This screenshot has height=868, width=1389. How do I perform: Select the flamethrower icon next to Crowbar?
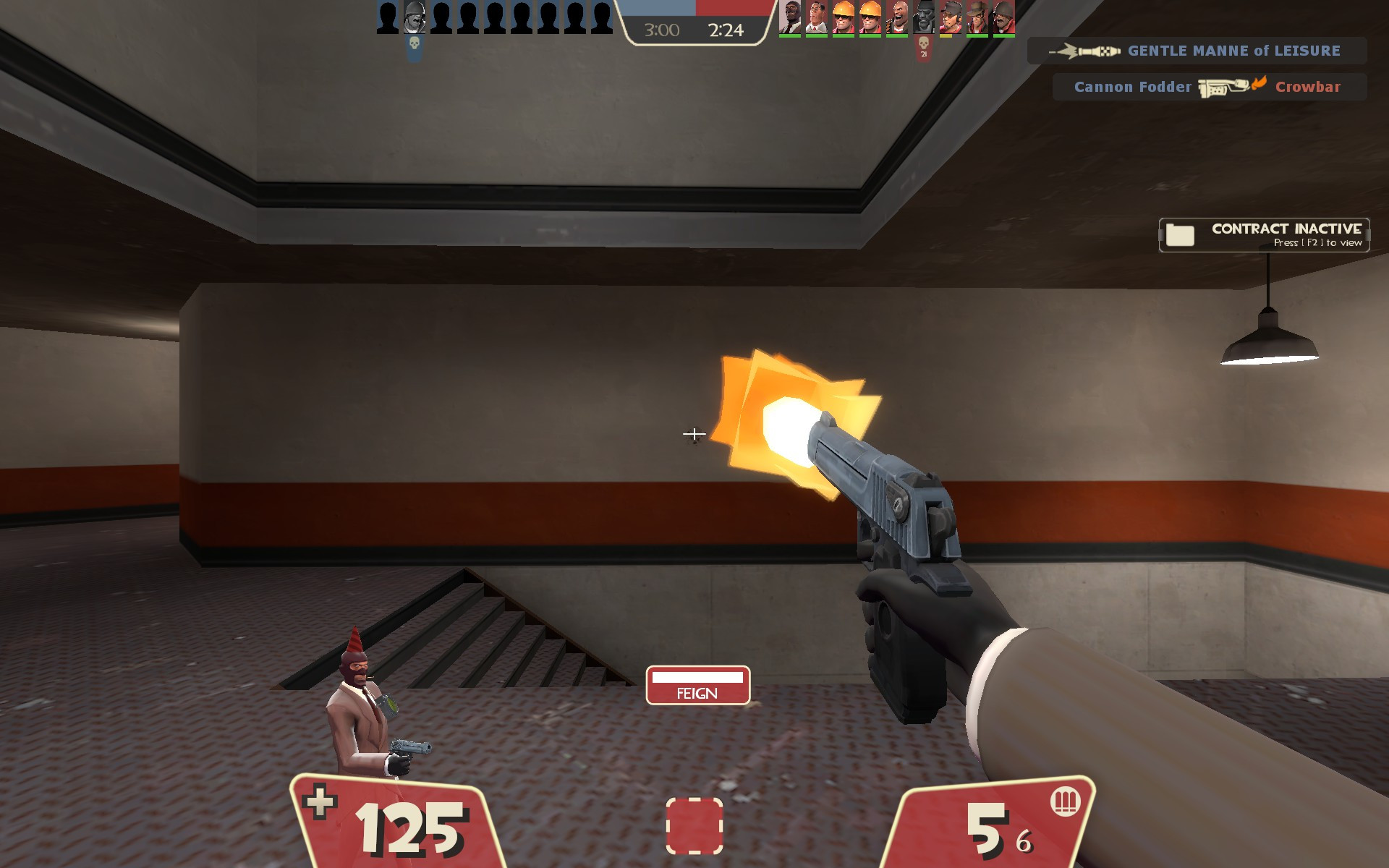pyautogui.click(x=1224, y=86)
